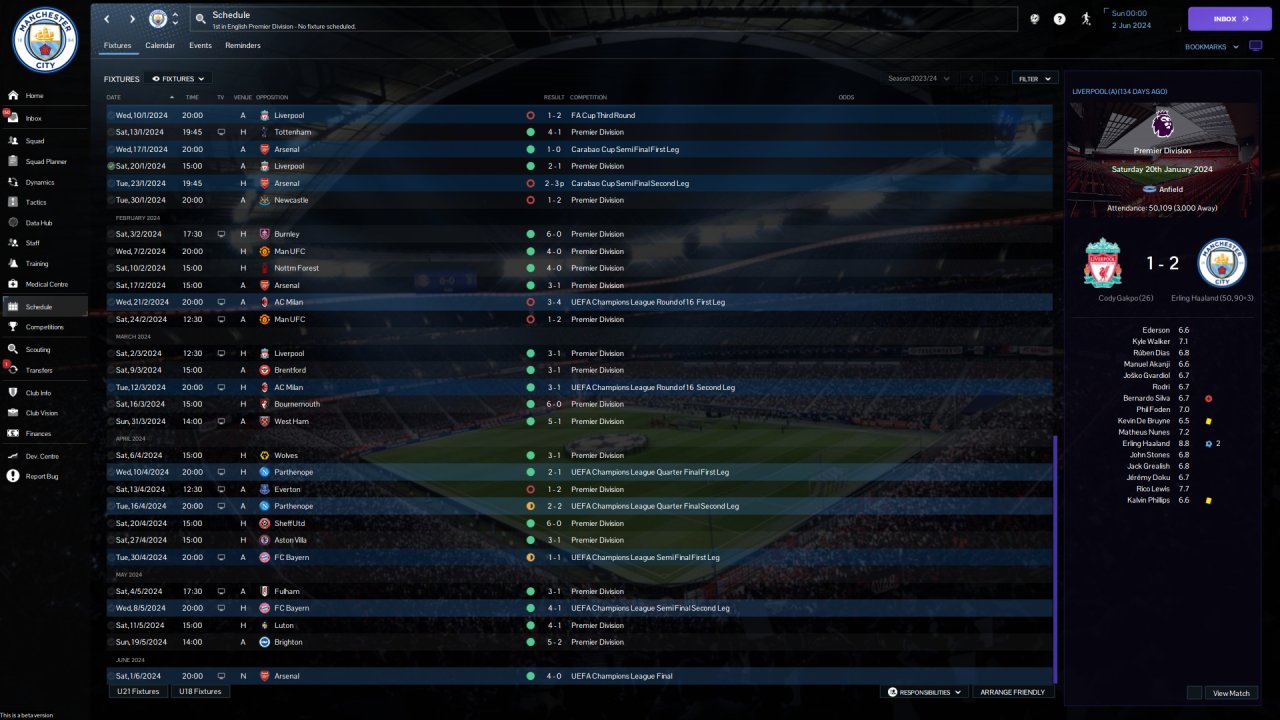Expand the Responsibilities dropdown

click(925, 692)
